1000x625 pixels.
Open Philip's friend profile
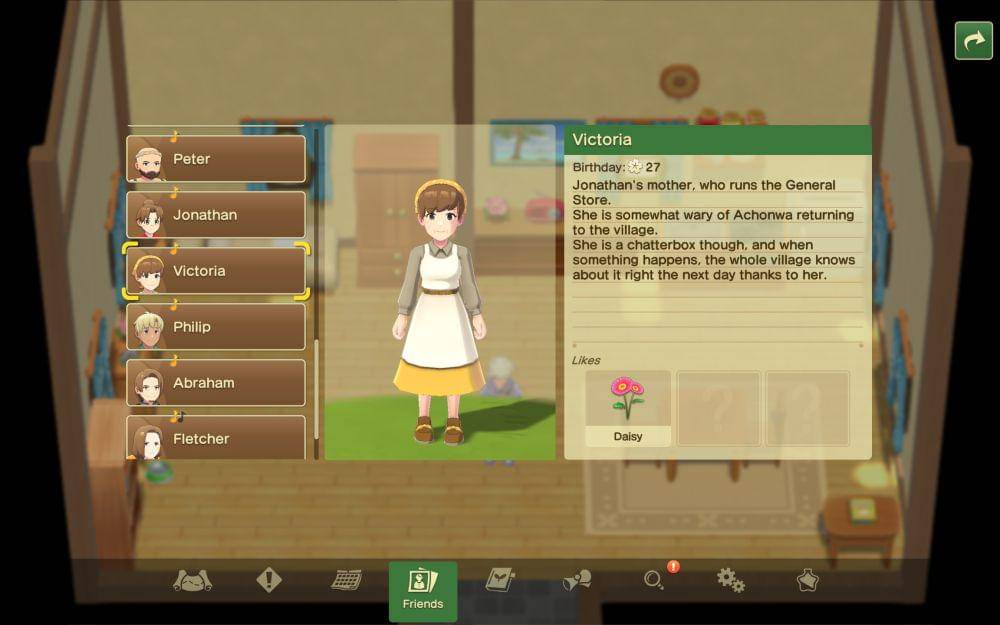point(216,327)
